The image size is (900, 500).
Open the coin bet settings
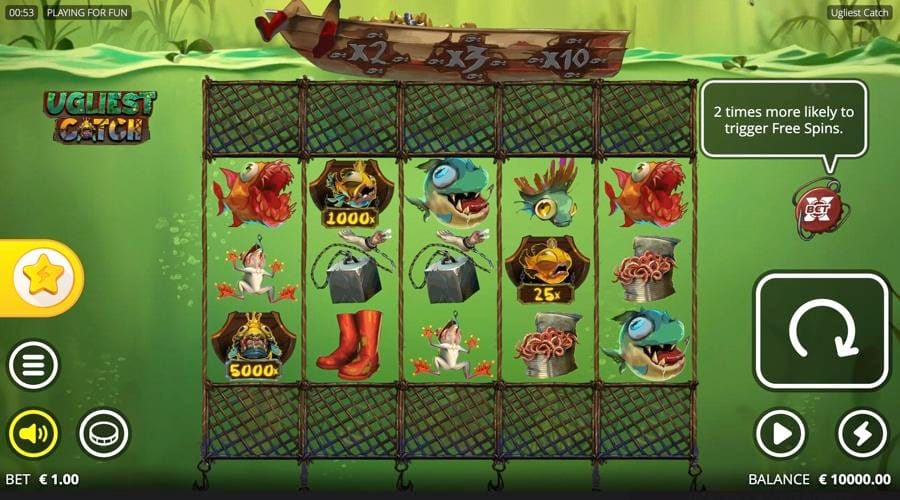click(104, 434)
